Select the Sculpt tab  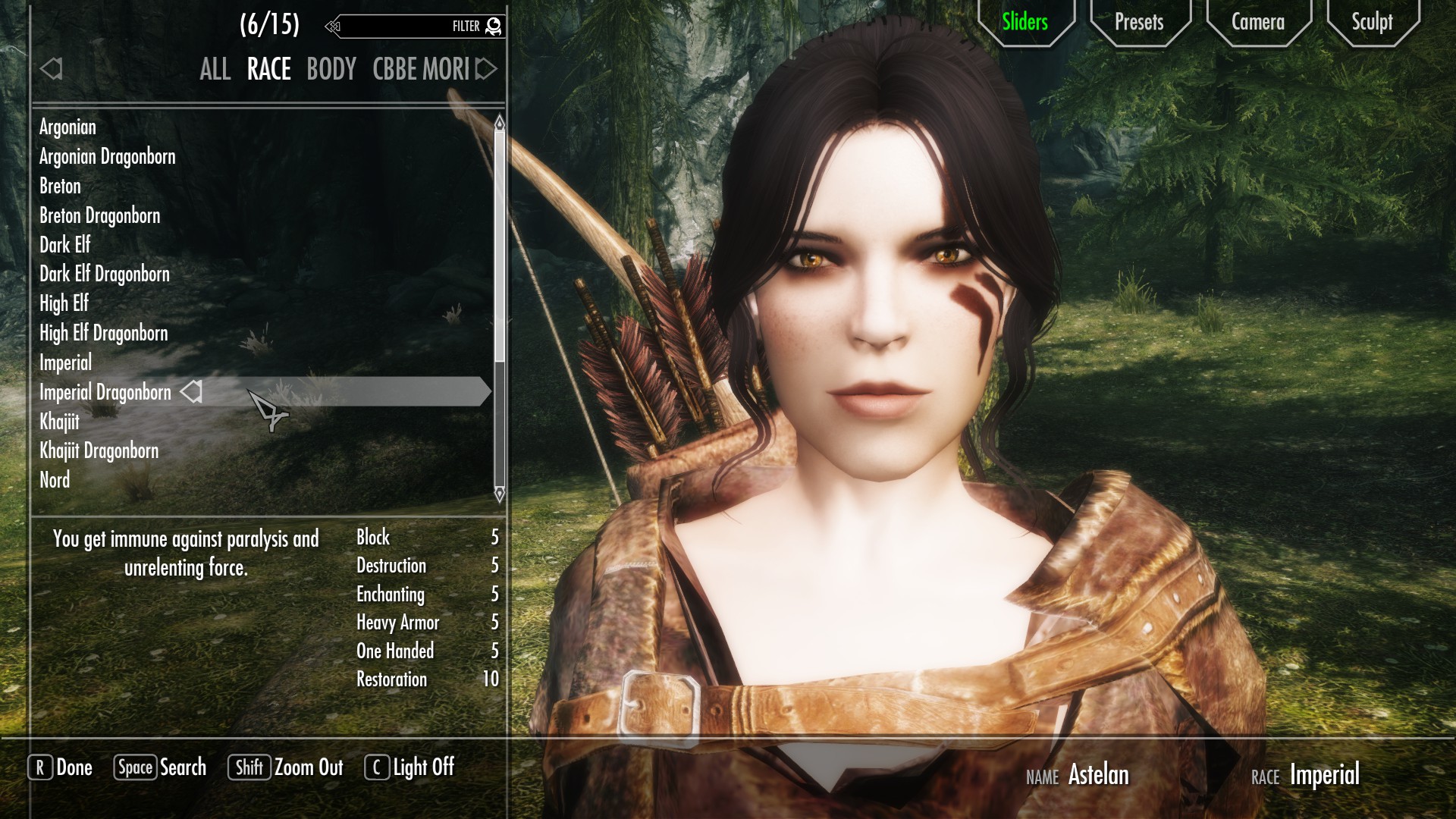click(1372, 22)
